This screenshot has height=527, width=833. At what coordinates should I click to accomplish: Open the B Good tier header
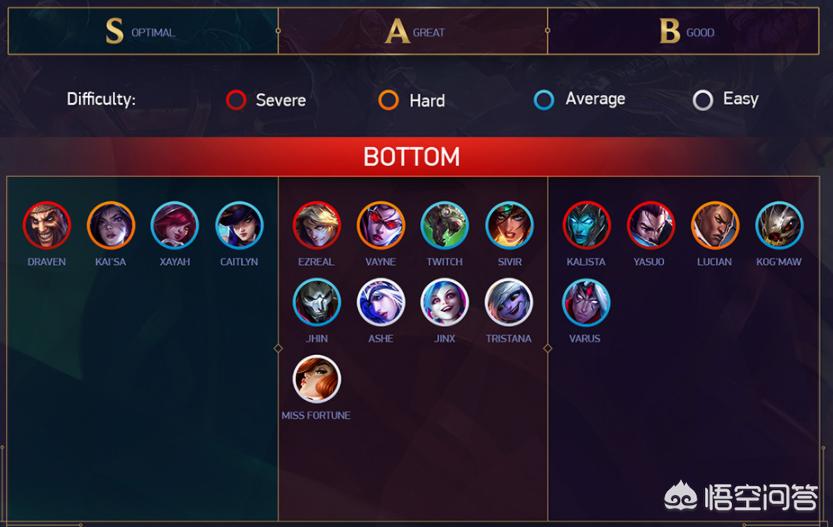pos(686,31)
